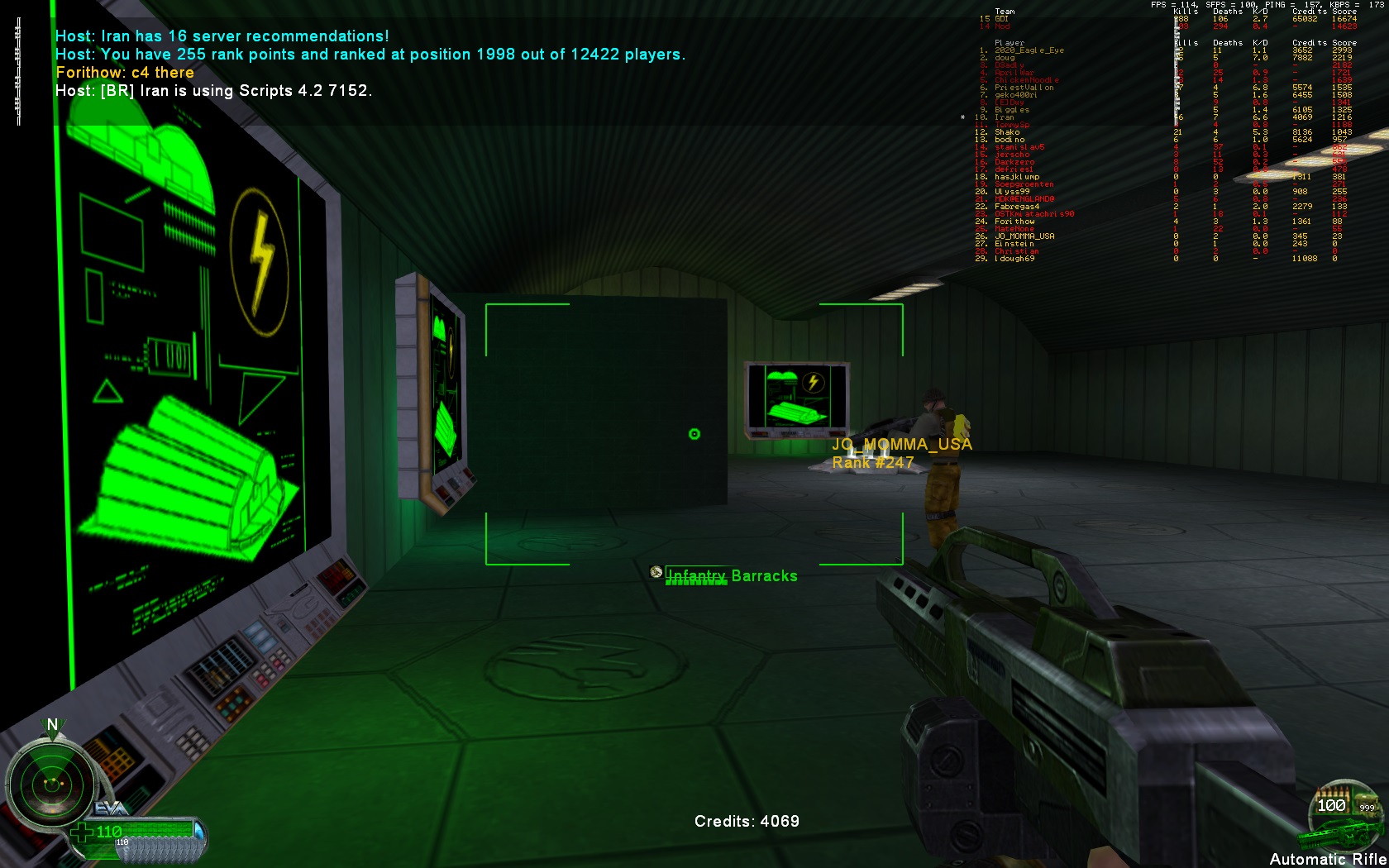Pick the ChickenNoodle scoreboard entry
Screen dimensions: 1389x868
(1026, 80)
